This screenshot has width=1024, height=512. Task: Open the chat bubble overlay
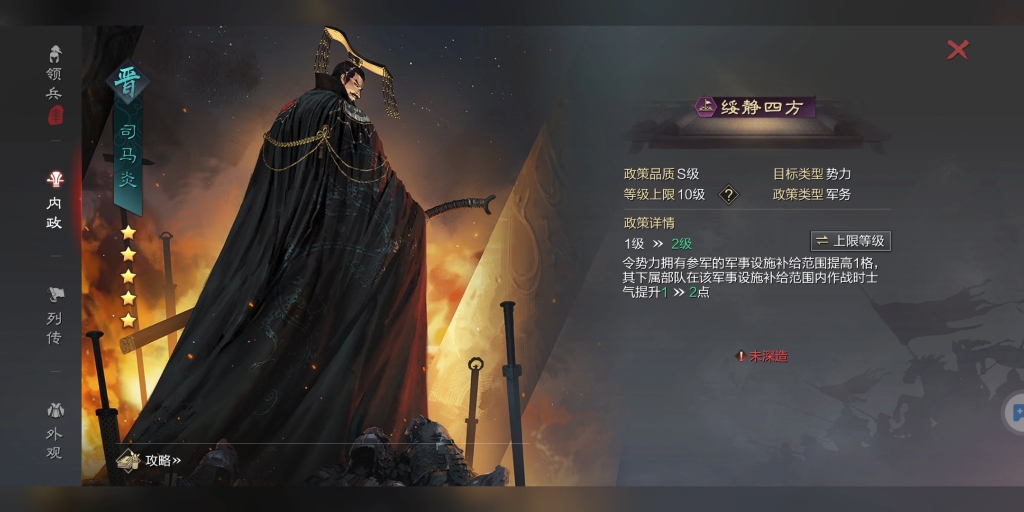pos(1014,411)
